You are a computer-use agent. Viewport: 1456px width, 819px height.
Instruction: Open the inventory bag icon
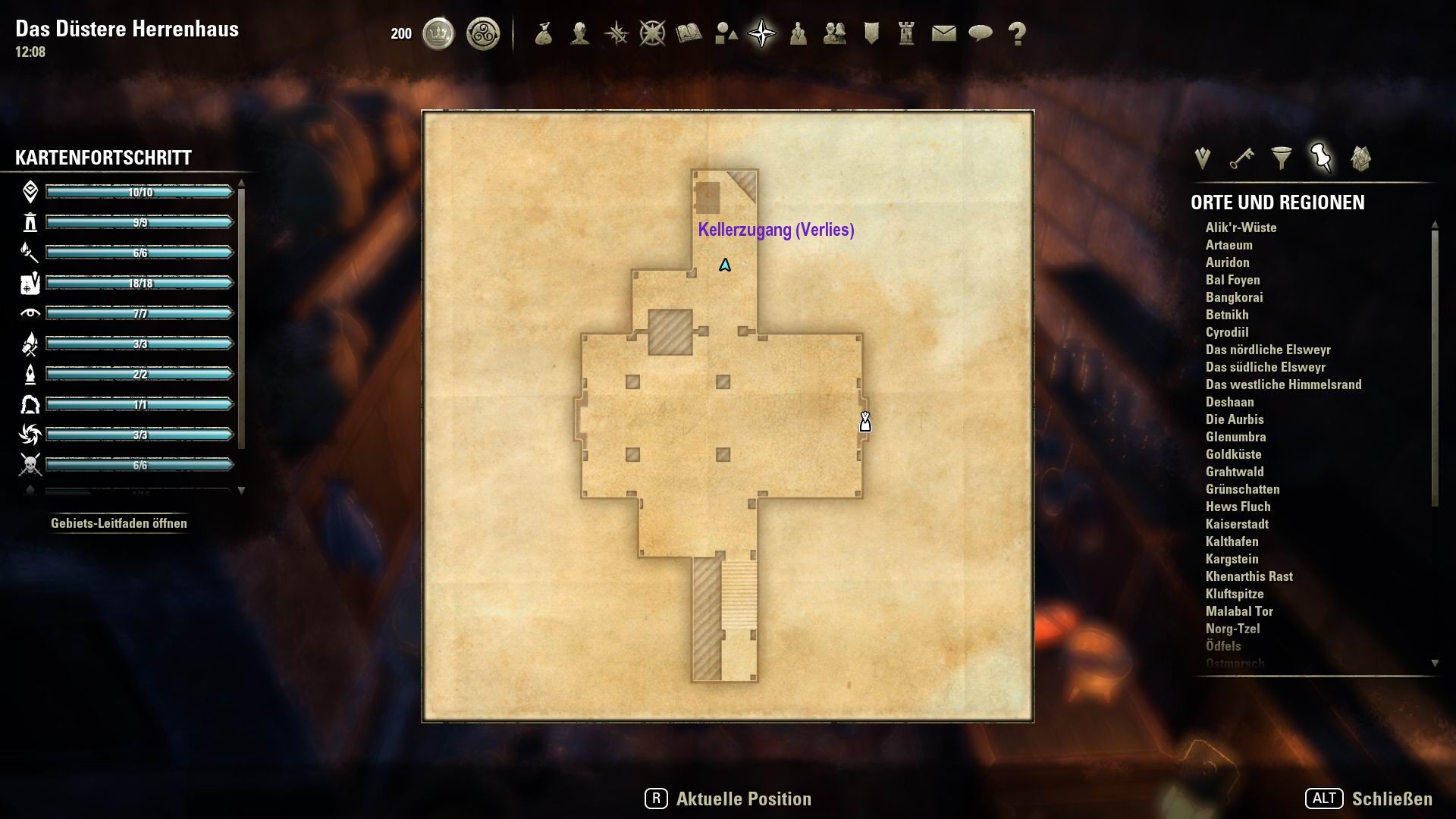[x=544, y=33]
